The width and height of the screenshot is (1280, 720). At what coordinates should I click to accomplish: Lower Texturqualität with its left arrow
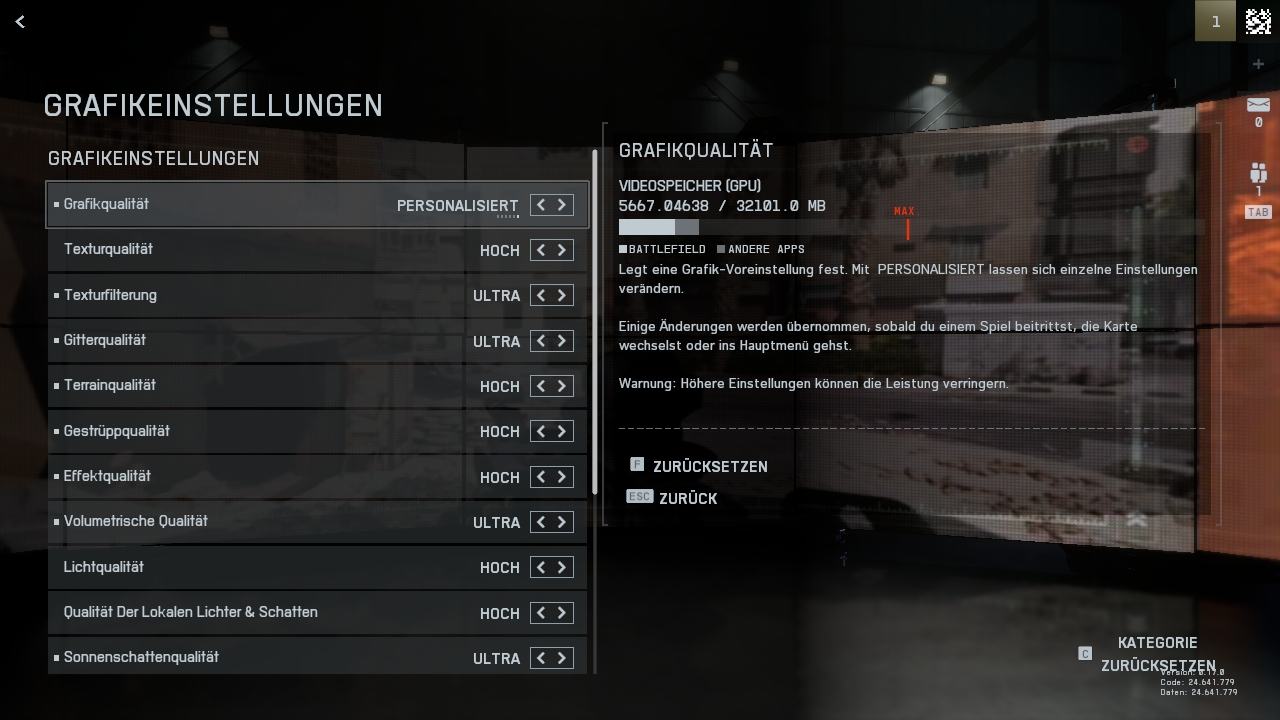541,250
